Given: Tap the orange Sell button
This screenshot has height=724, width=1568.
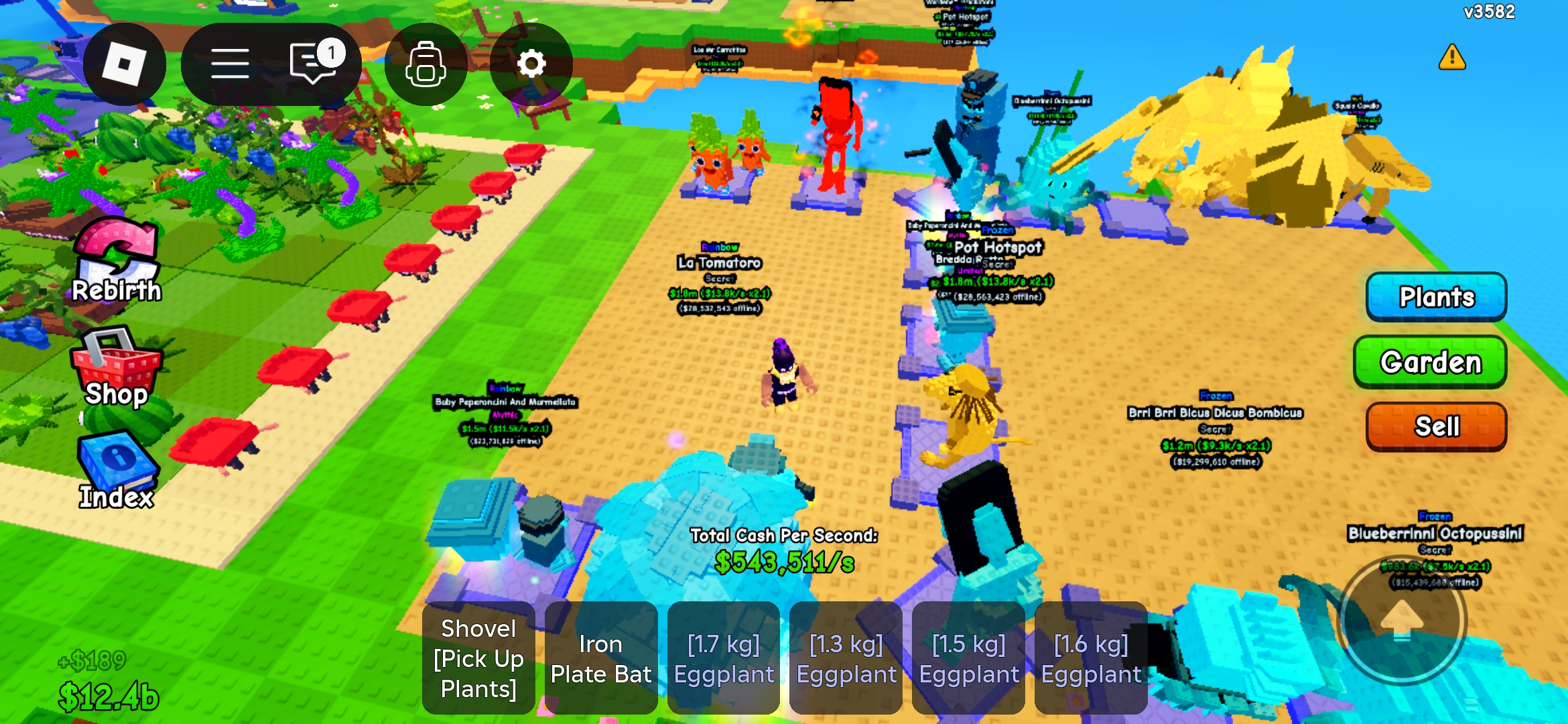Looking at the screenshot, I should [x=1436, y=426].
